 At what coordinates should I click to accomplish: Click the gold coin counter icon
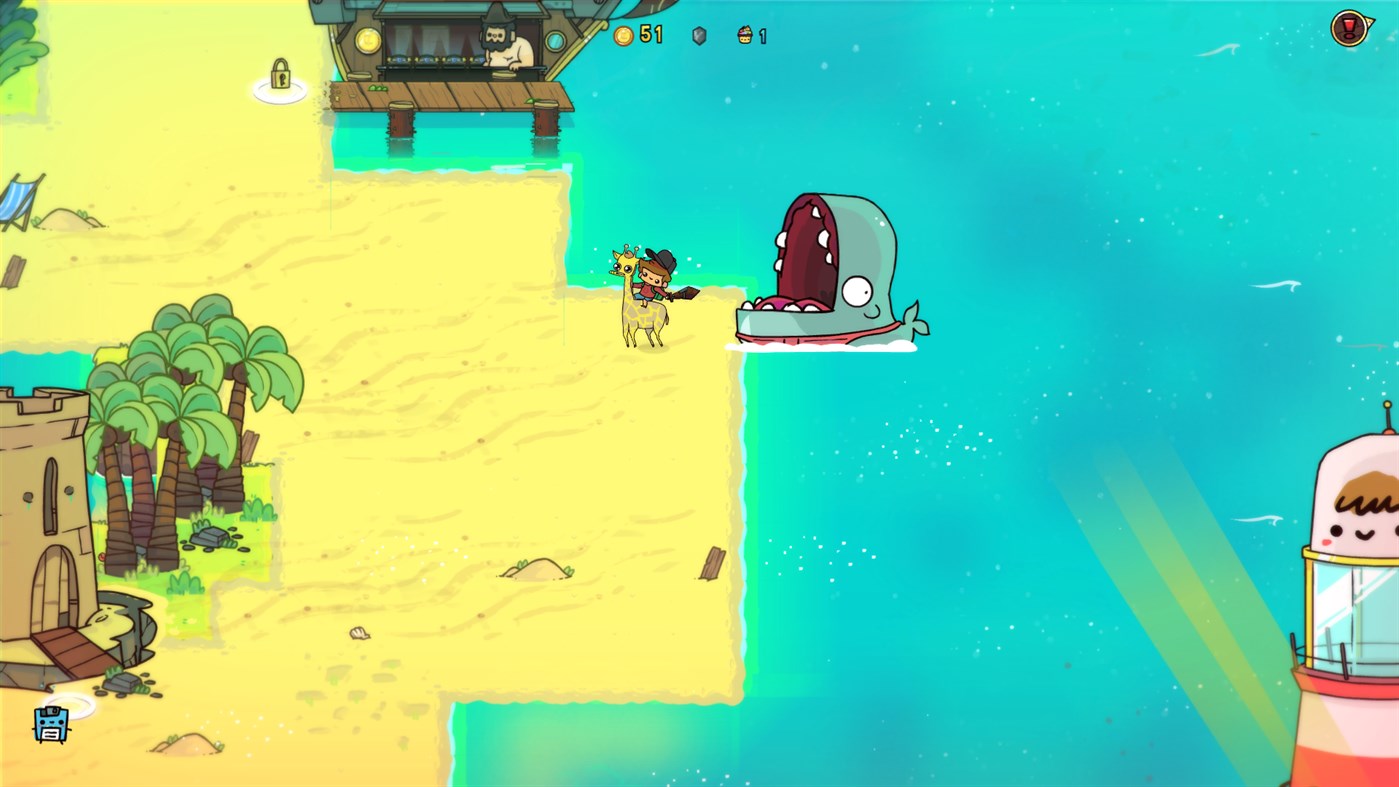click(x=622, y=35)
